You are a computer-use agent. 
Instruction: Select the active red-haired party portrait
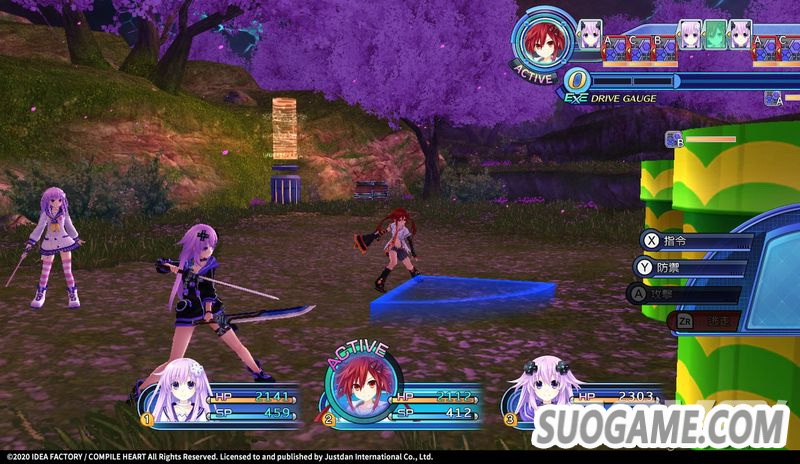[x=362, y=388]
